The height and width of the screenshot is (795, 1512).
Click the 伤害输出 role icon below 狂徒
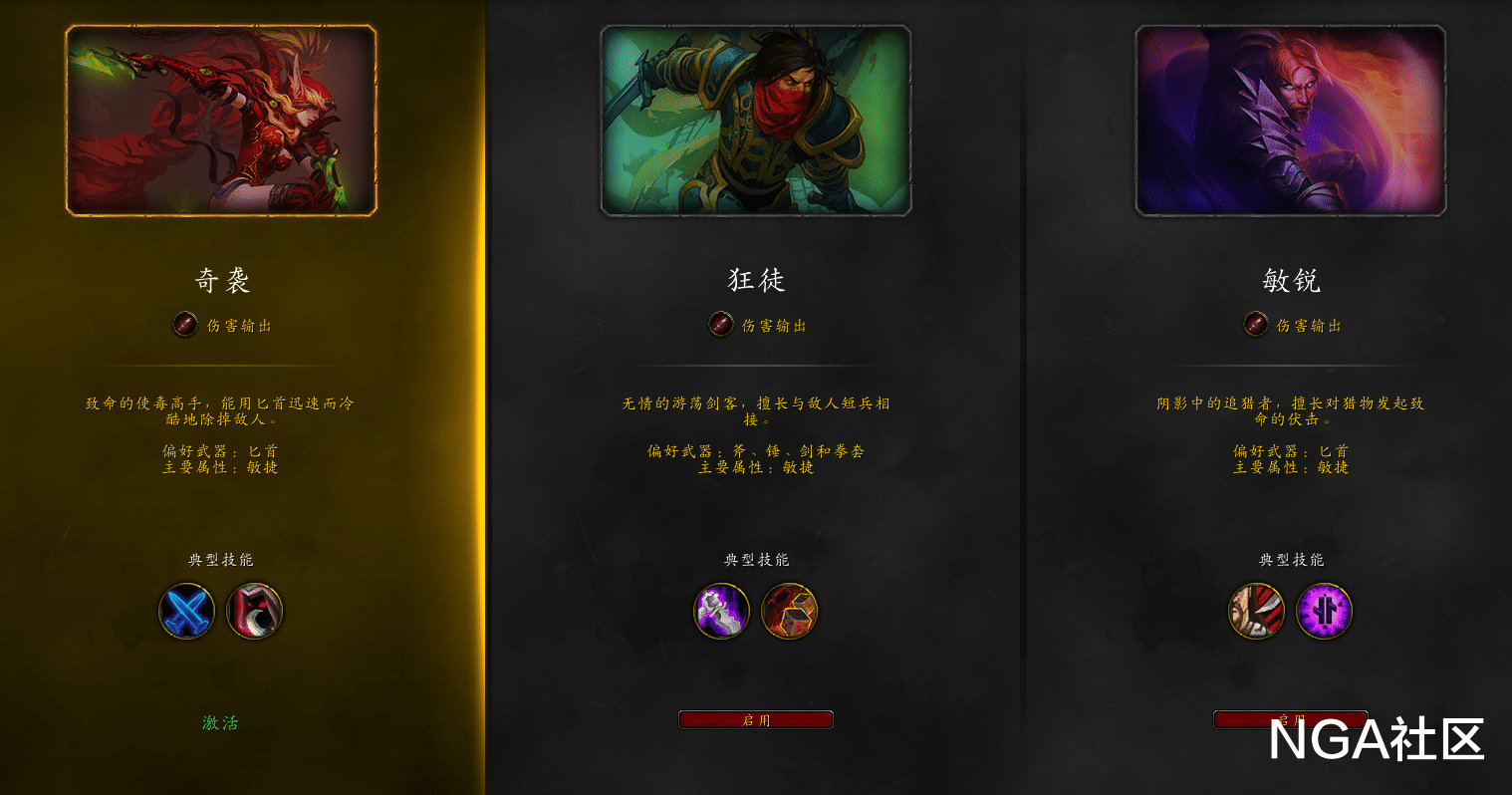coord(720,325)
